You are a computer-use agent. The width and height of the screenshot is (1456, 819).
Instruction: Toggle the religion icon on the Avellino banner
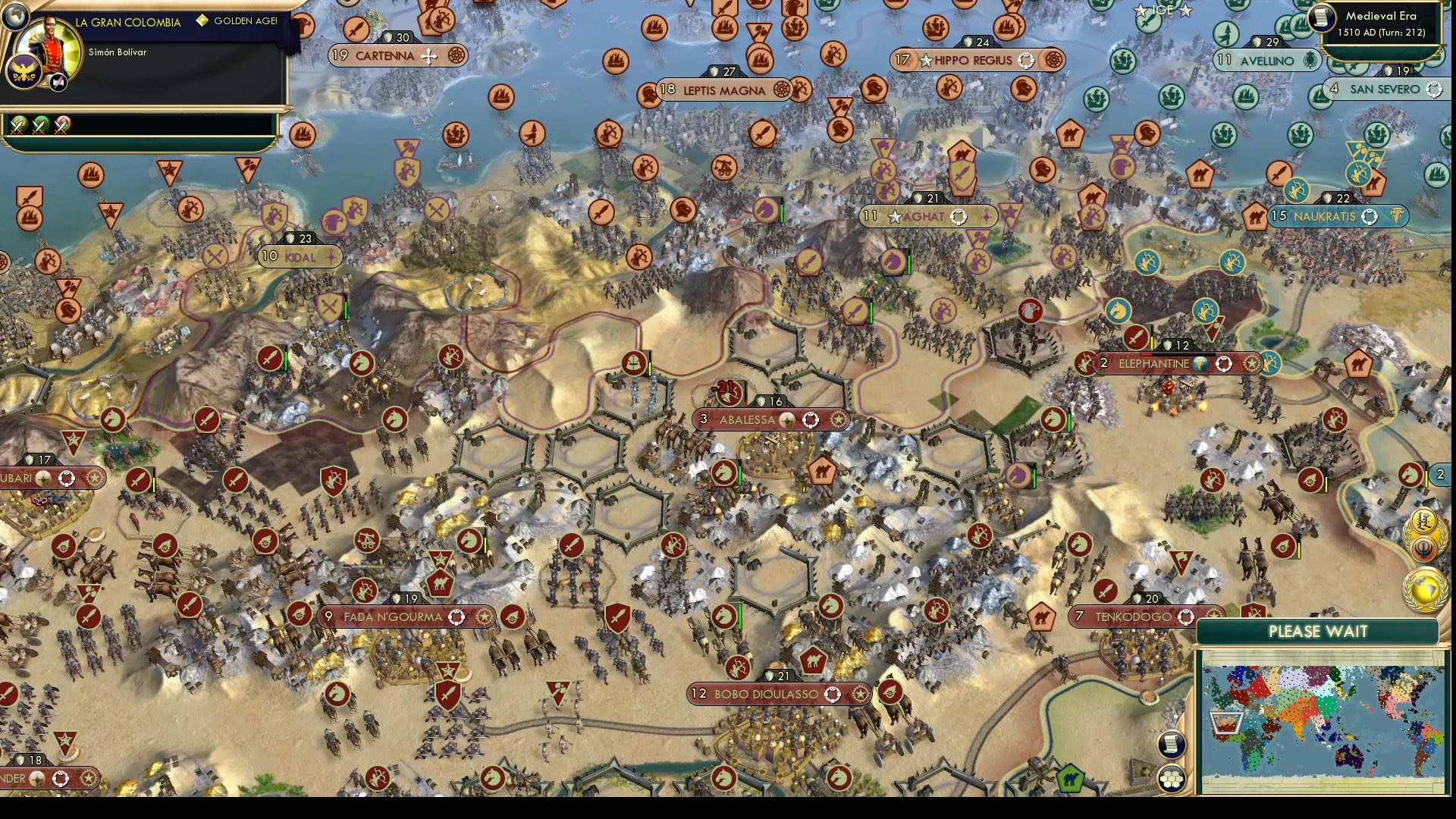click(1310, 61)
